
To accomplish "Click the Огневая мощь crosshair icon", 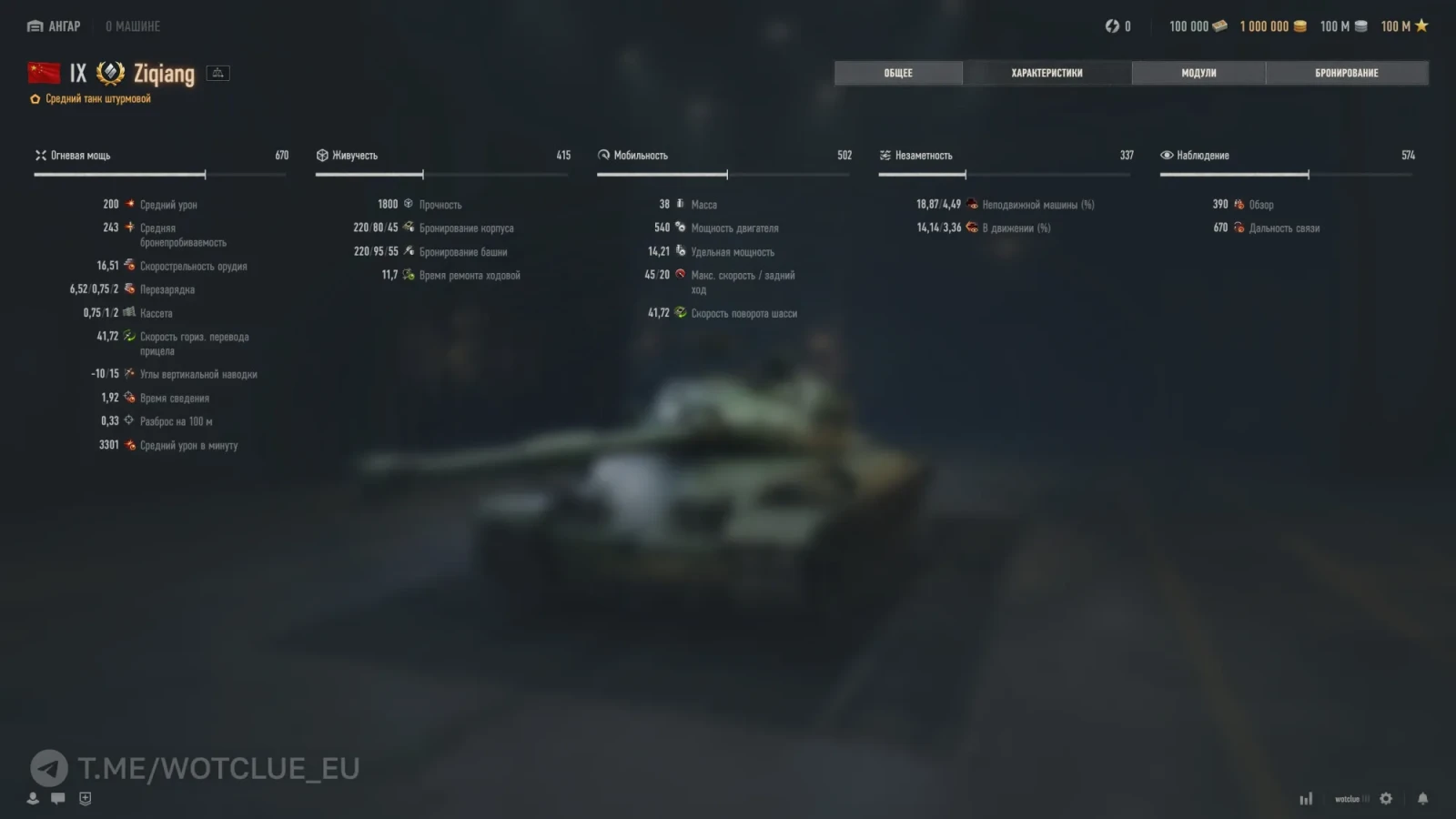I will 40,155.
